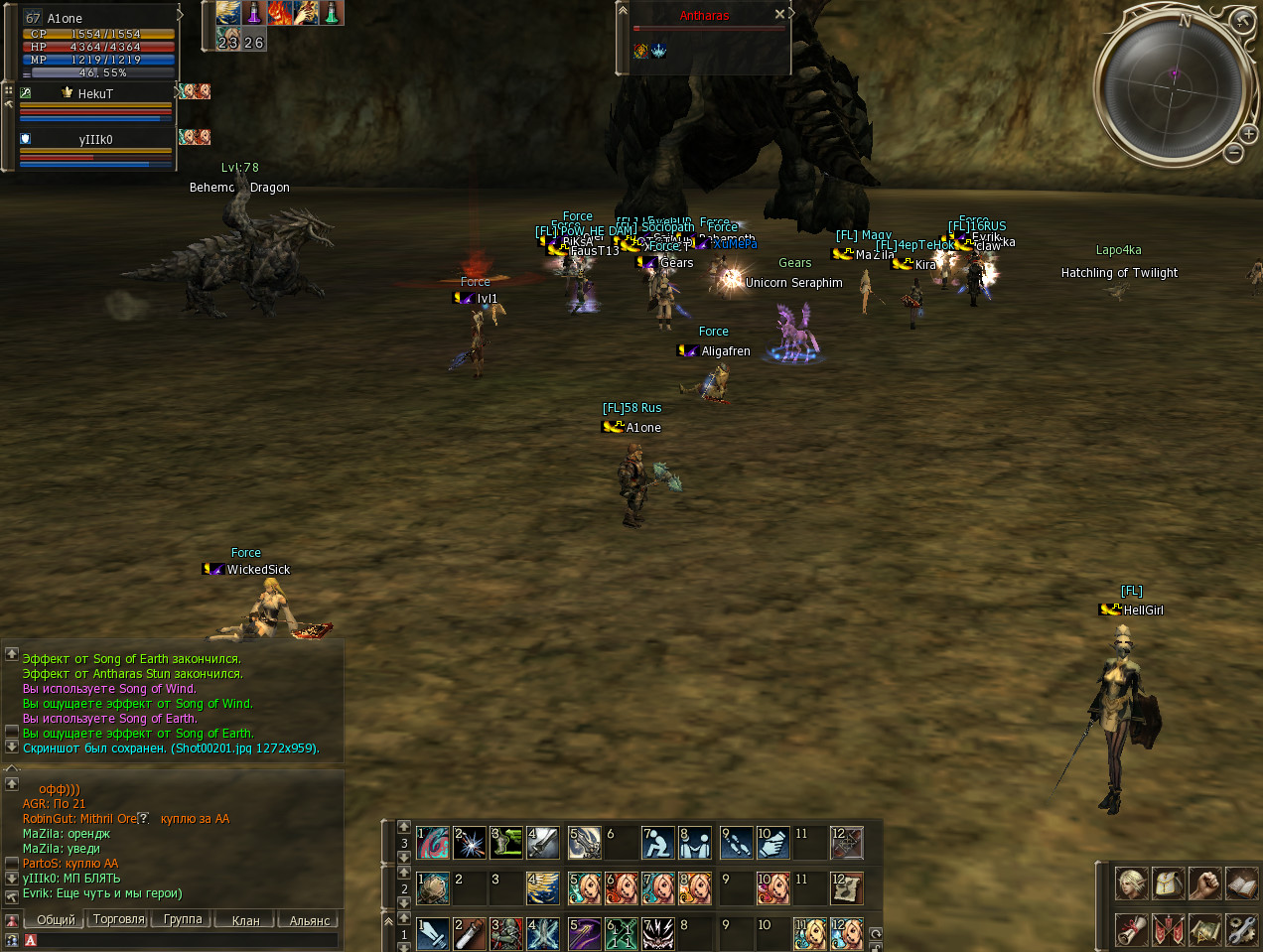
Task: Select party member HekuT
Action: pos(95,94)
